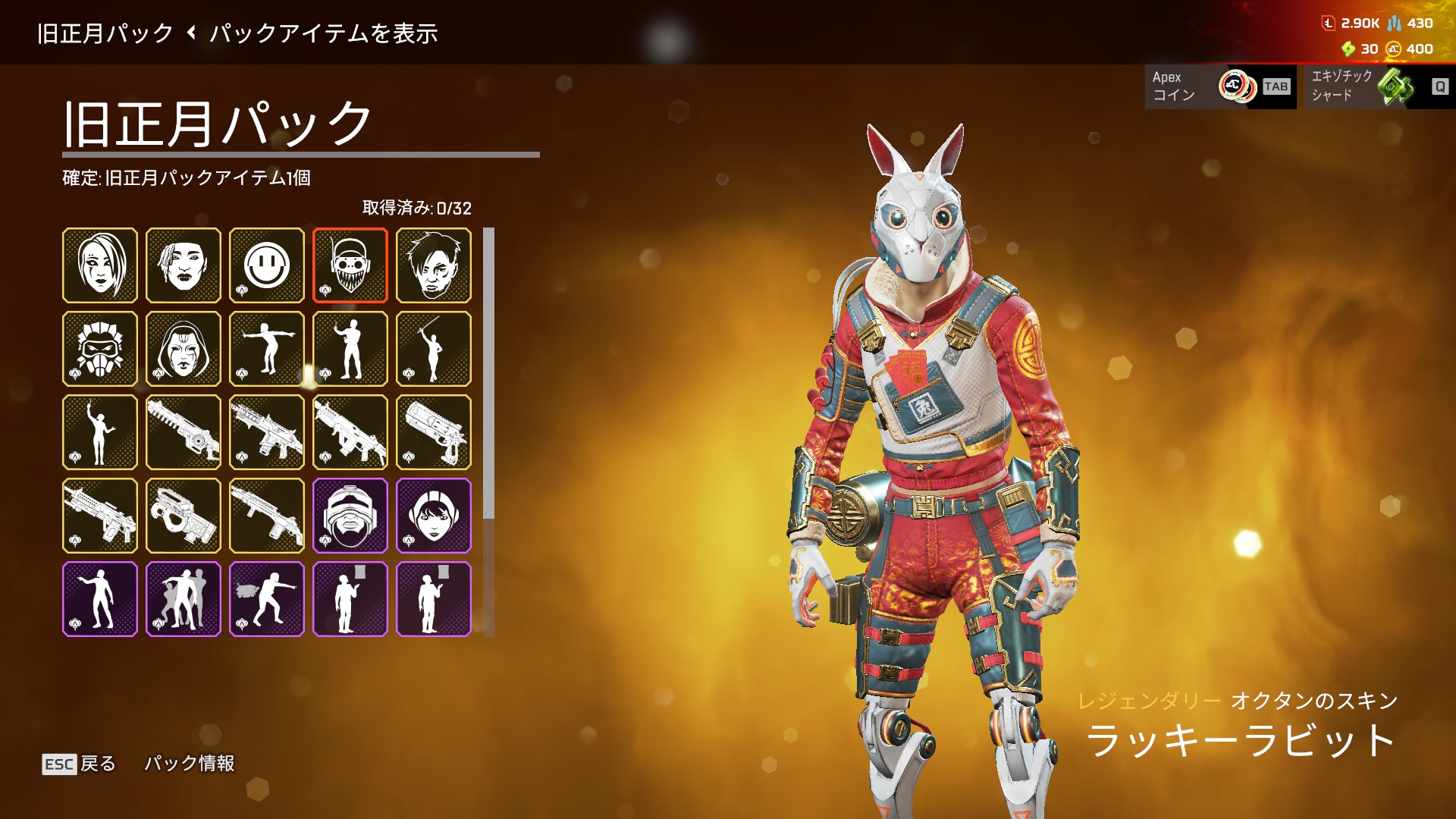Screen dimensions: 1456x819
Task: Choose the purple three-silhouette emote tile
Action: (184, 599)
